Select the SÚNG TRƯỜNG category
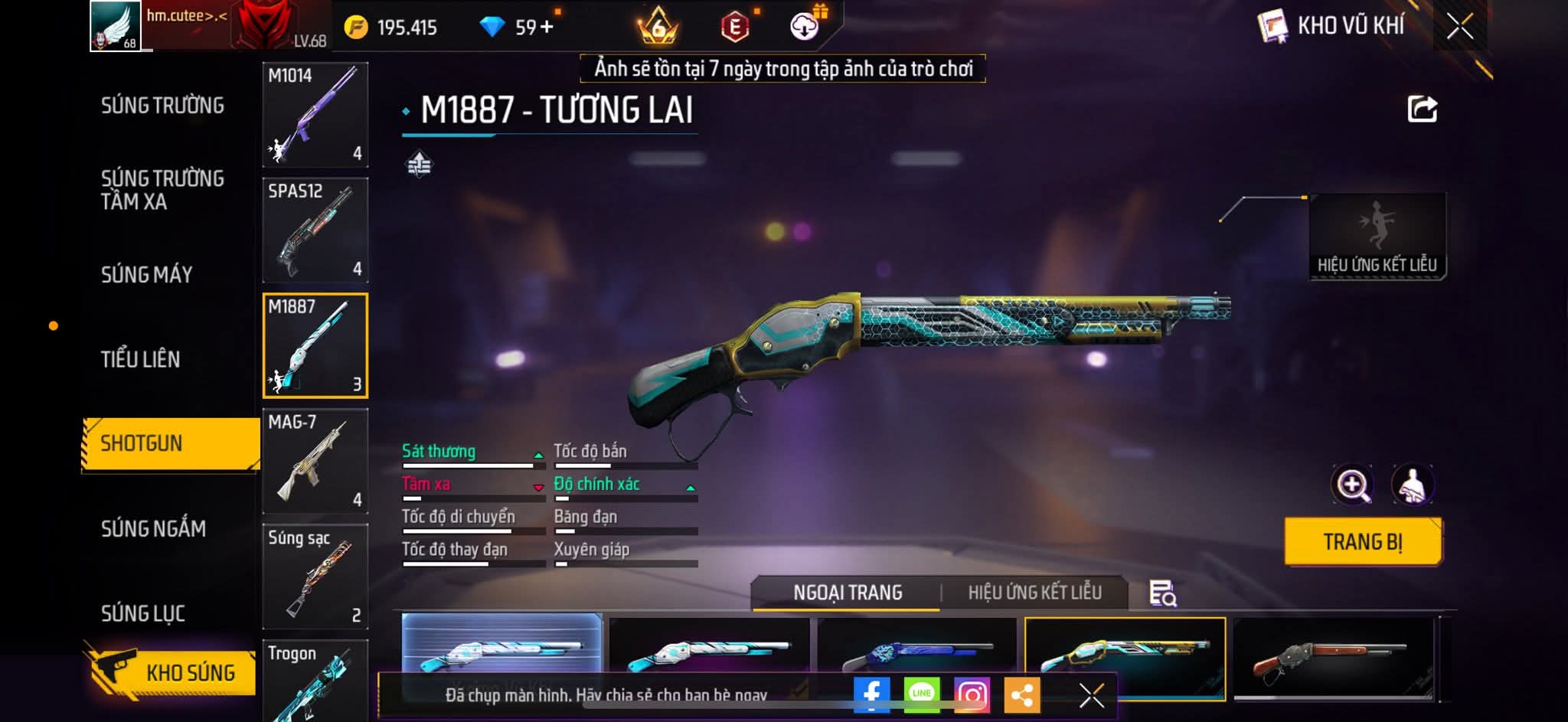The width and height of the screenshot is (1568, 722). (162, 106)
